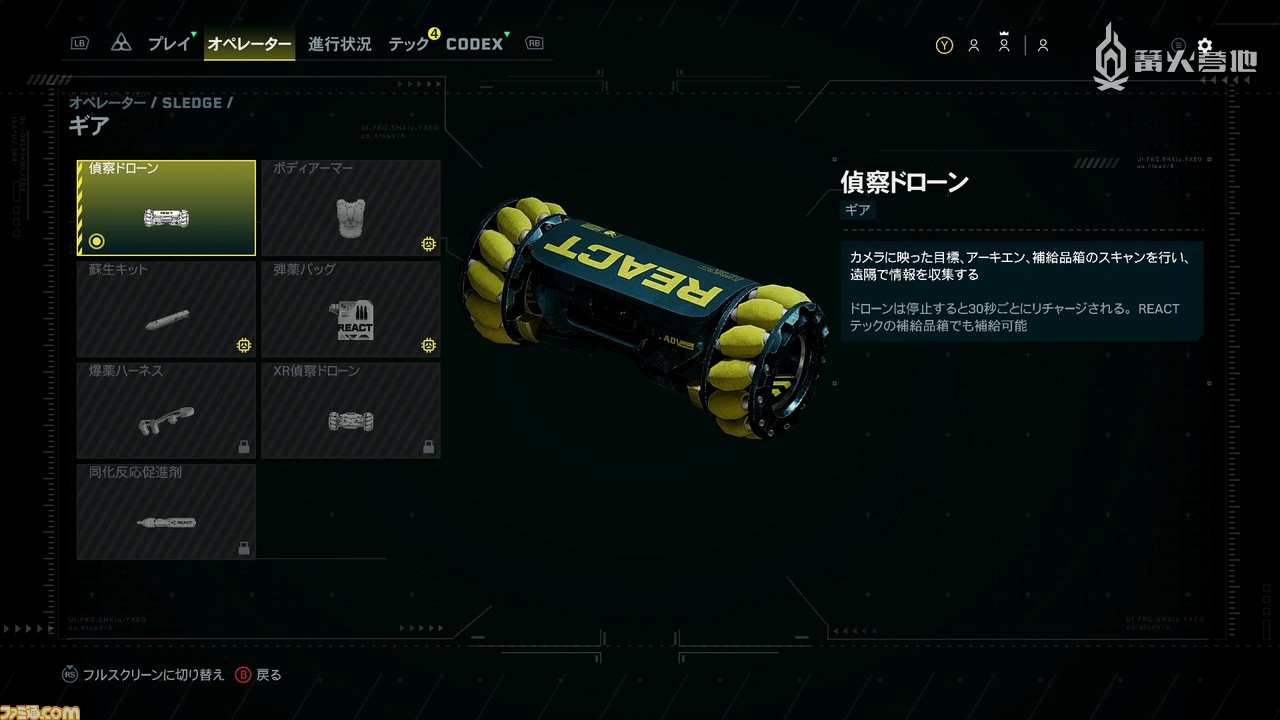The image size is (1280, 720).
Task: Choose the ボディアーマー gear tile
Action: (351, 208)
